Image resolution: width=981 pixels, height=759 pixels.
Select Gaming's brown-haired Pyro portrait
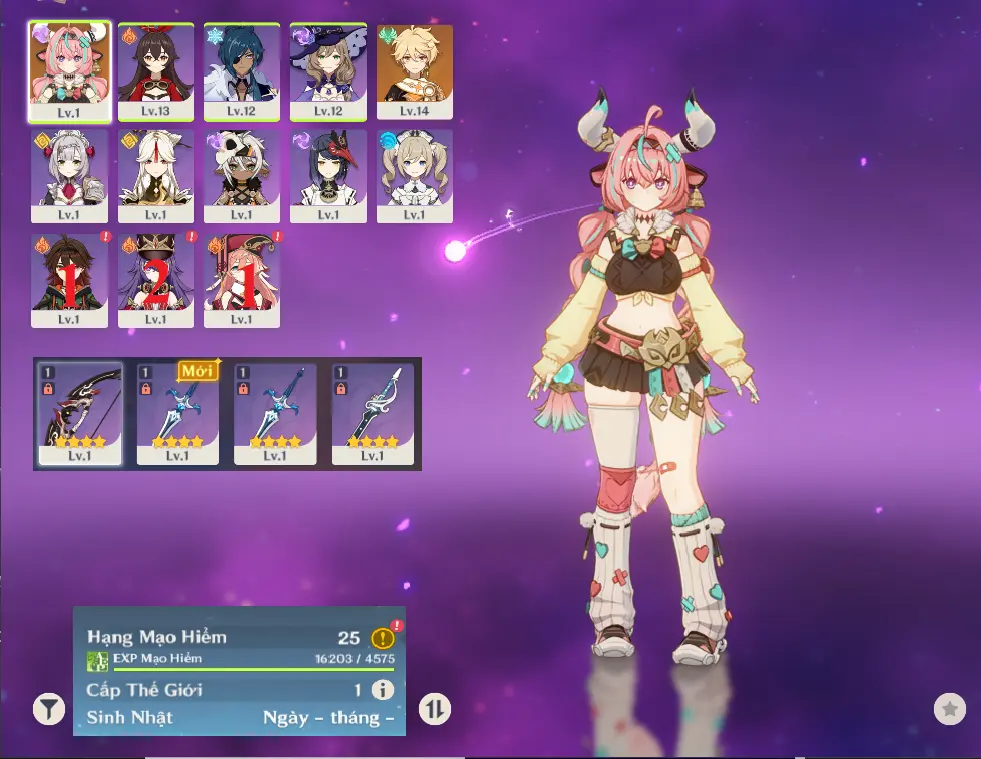69,280
